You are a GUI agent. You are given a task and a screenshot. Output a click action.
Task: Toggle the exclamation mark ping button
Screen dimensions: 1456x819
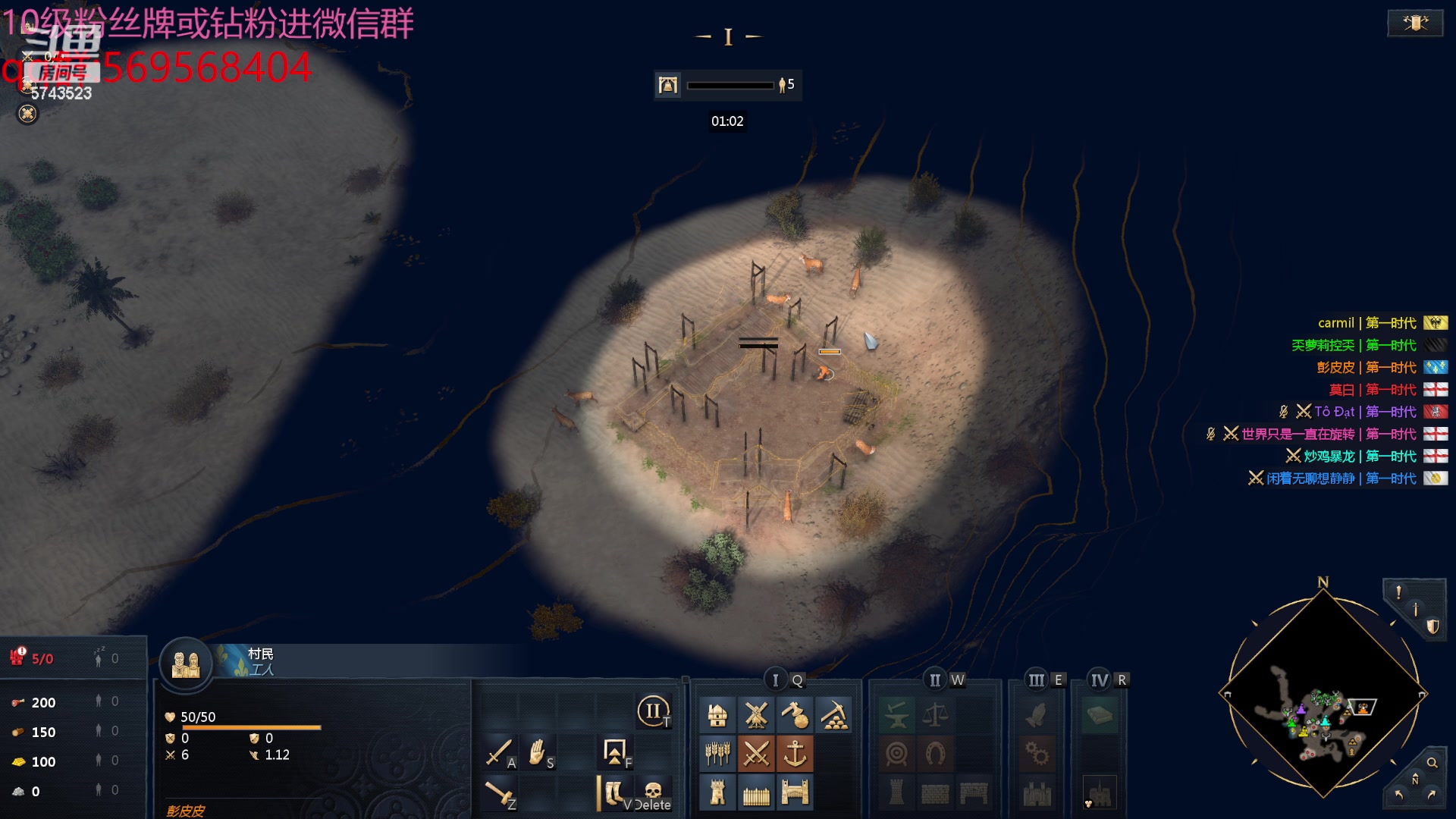1398,592
